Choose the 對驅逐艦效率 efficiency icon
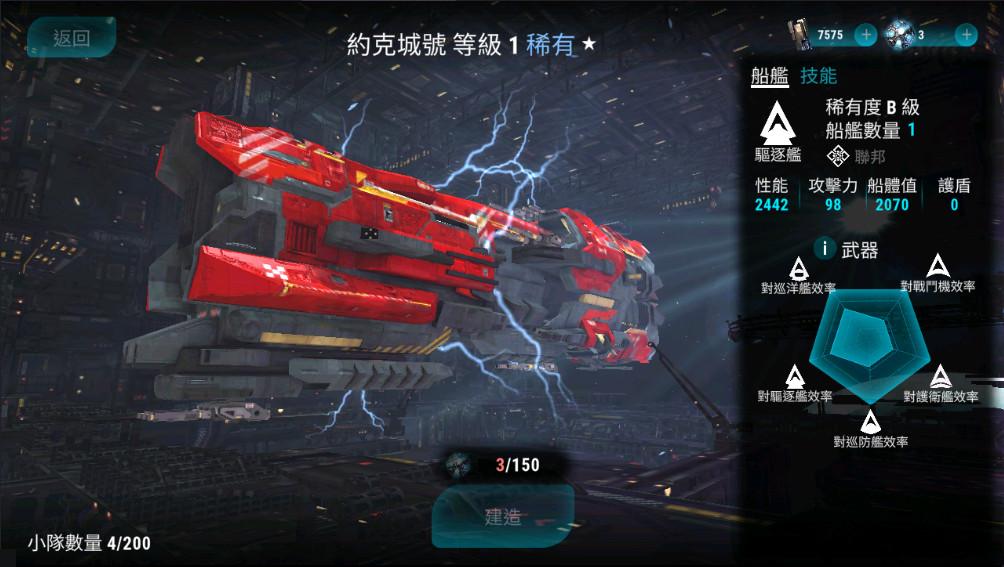 [795, 377]
